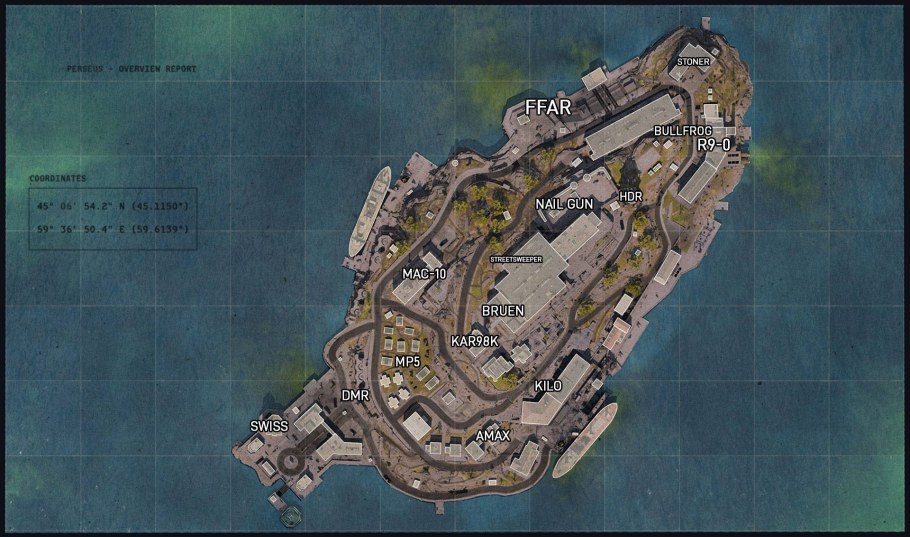Screen dimensions: 910x537
Task: Select the NAIL GUN map label
Action: (564, 204)
